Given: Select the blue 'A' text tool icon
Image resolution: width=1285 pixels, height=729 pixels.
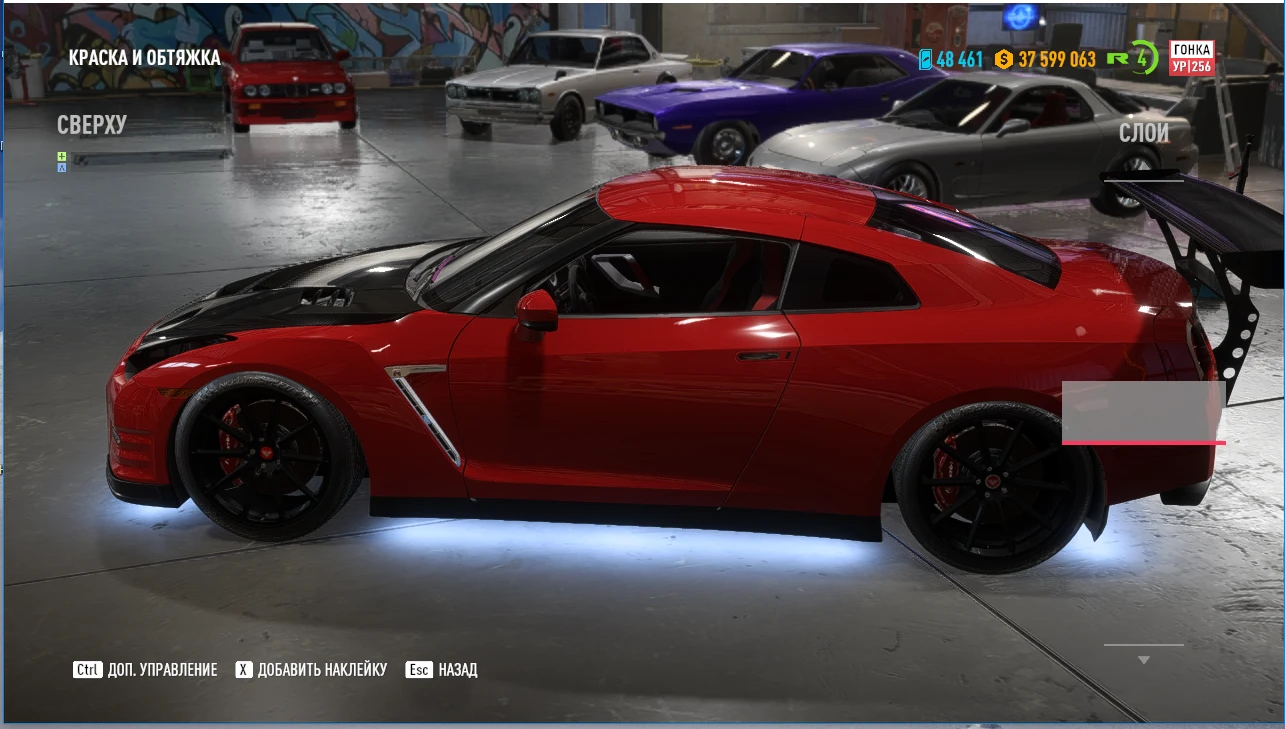Looking at the screenshot, I should pyautogui.click(x=62, y=168).
